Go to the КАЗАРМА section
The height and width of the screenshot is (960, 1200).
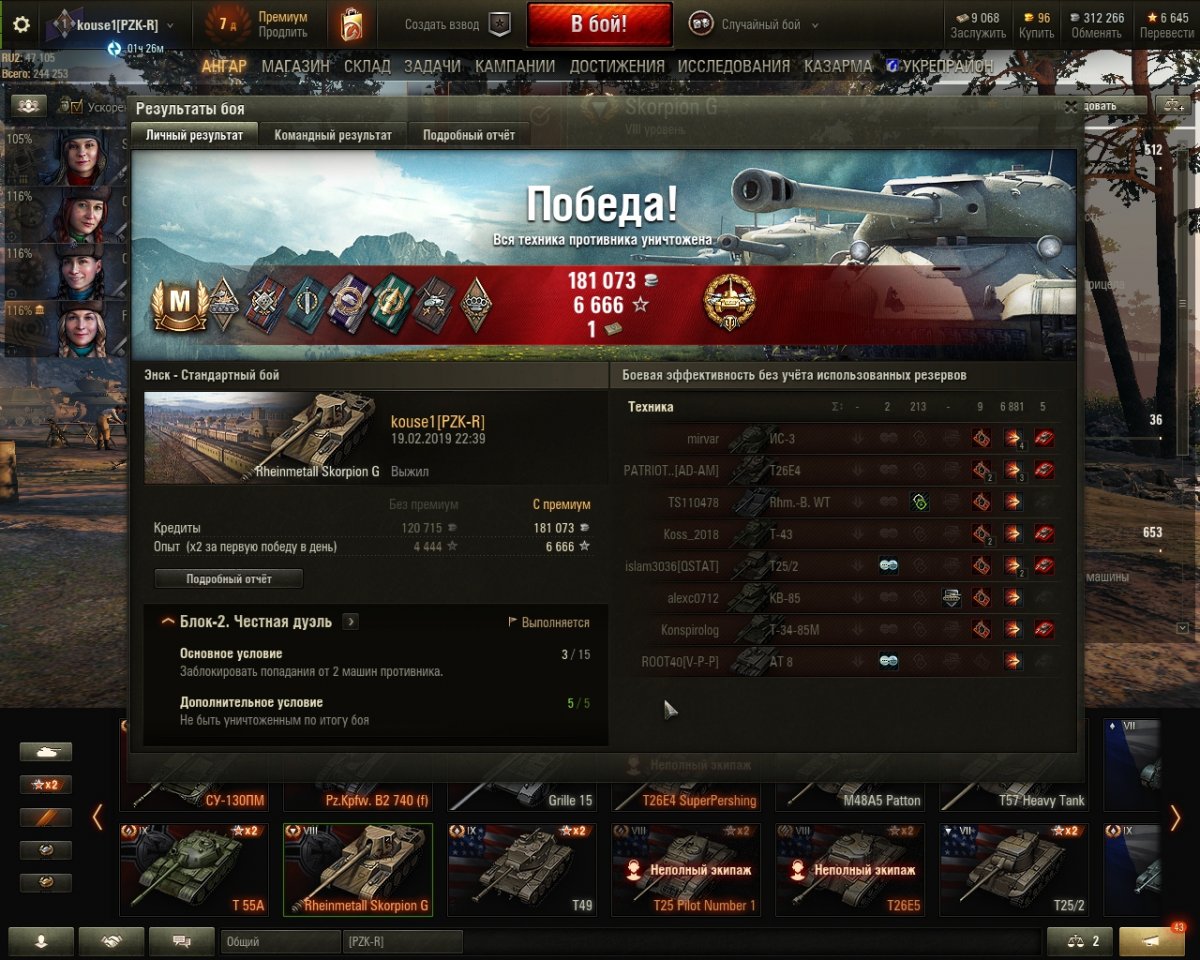[x=838, y=67]
